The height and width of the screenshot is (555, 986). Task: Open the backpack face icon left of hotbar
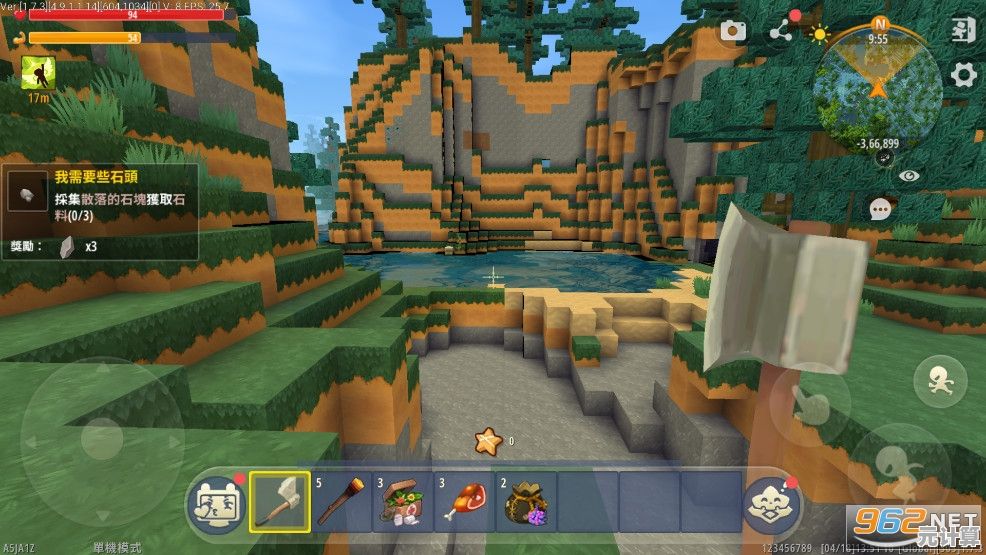(214, 499)
